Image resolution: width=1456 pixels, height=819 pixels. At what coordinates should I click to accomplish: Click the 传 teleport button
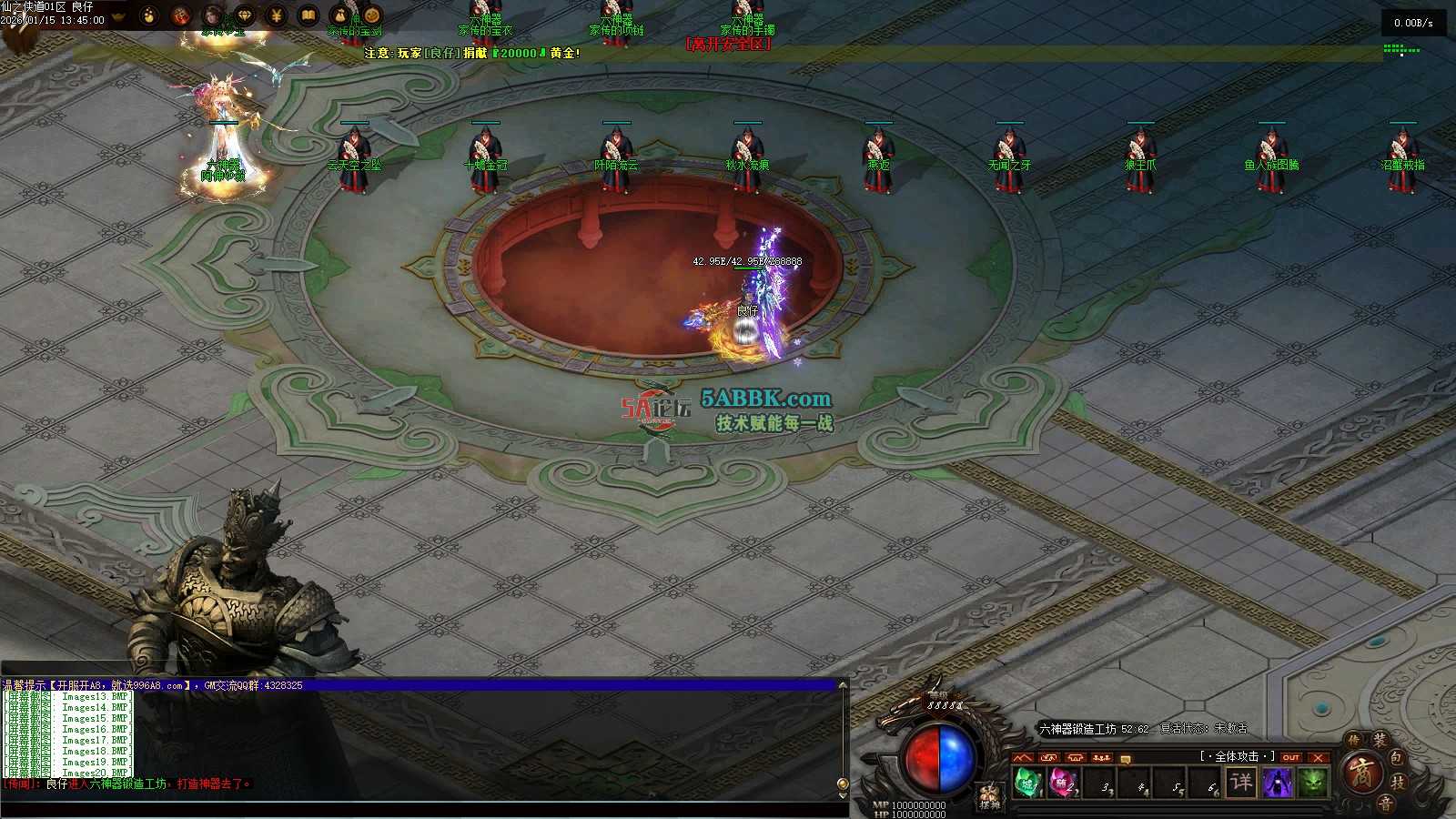[x=1353, y=741]
